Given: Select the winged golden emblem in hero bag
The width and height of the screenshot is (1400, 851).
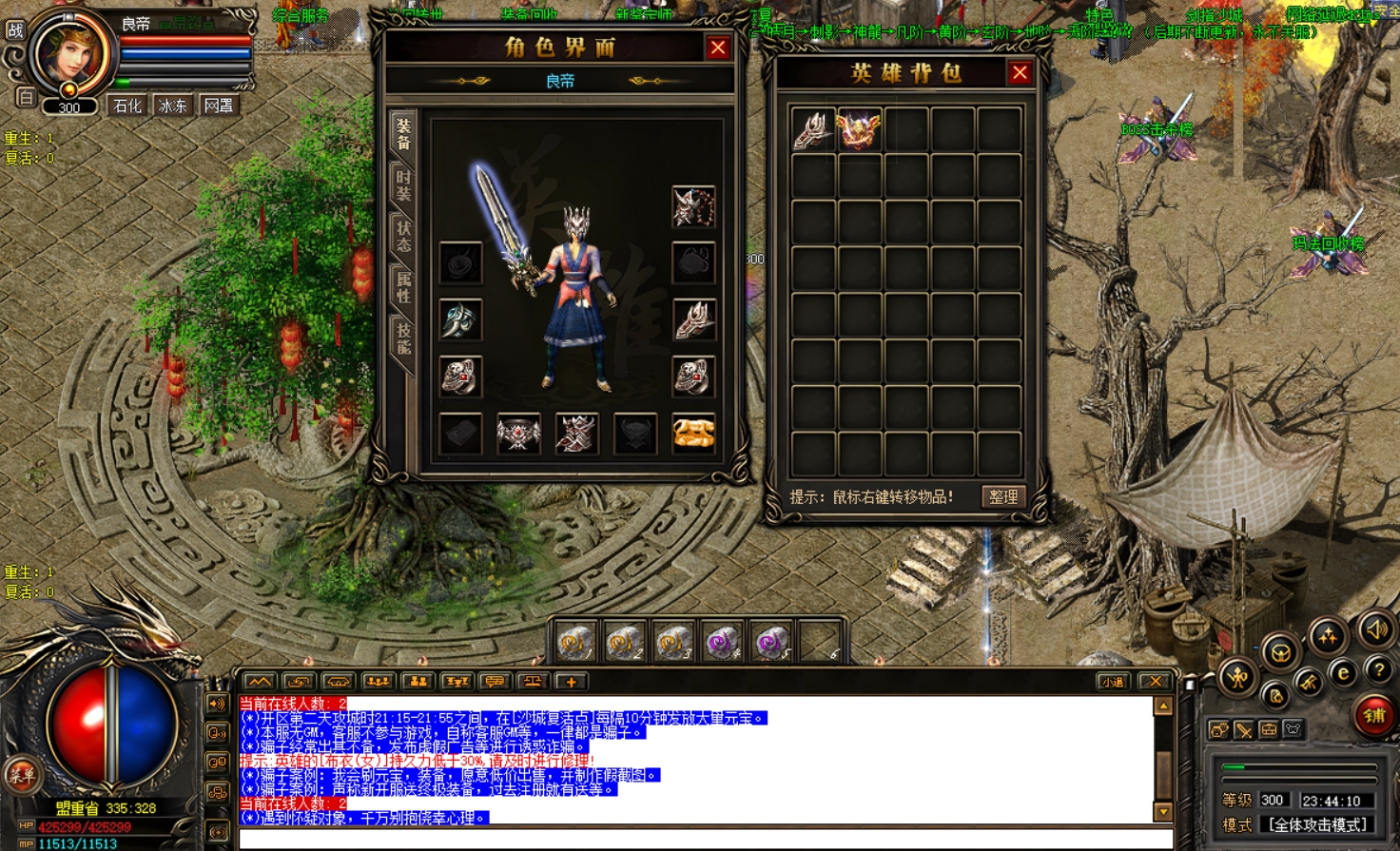Looking at the screenshot, I should [x=858, y=130].
